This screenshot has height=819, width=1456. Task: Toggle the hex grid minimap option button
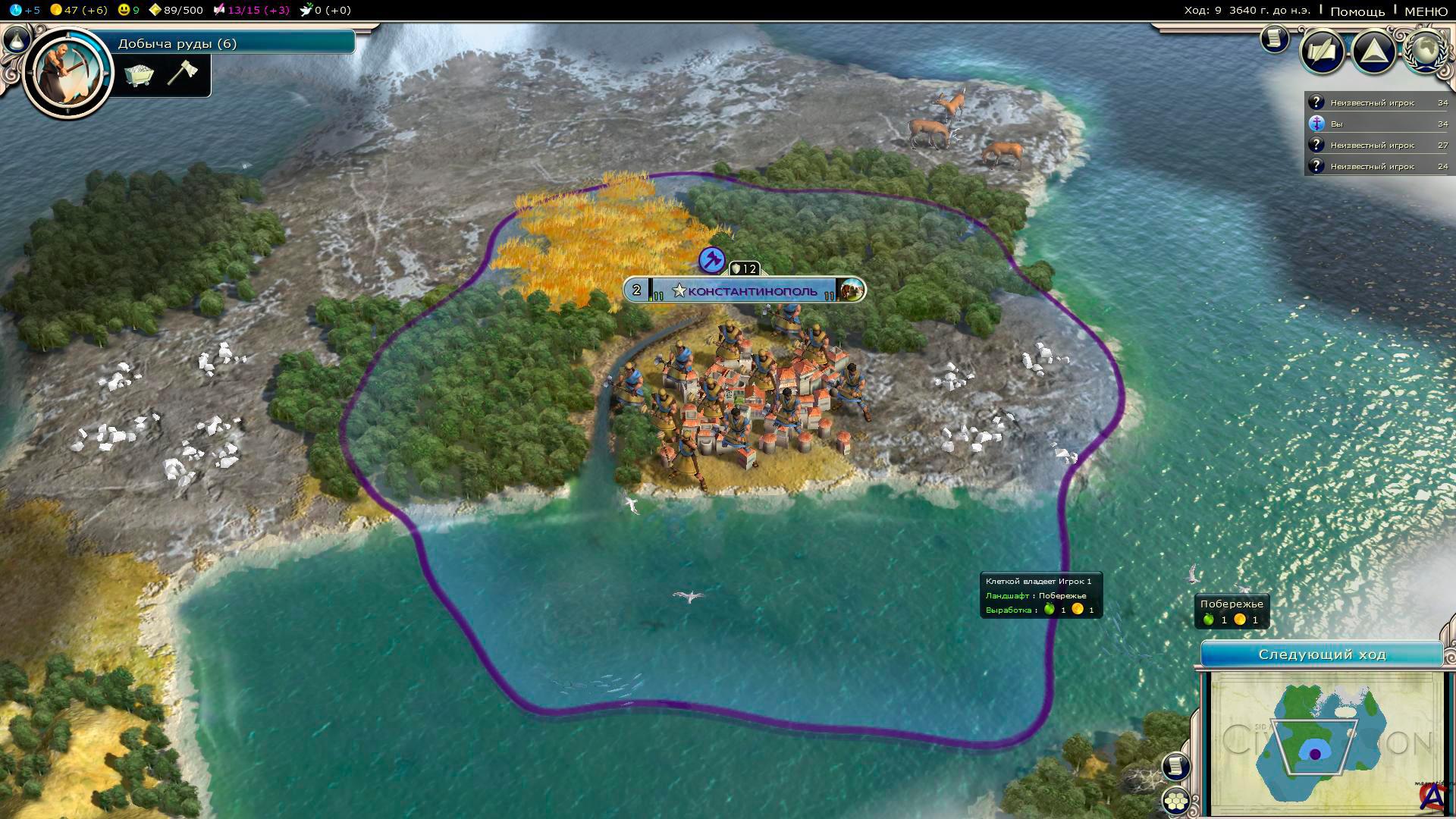[x=1176, y=800]
